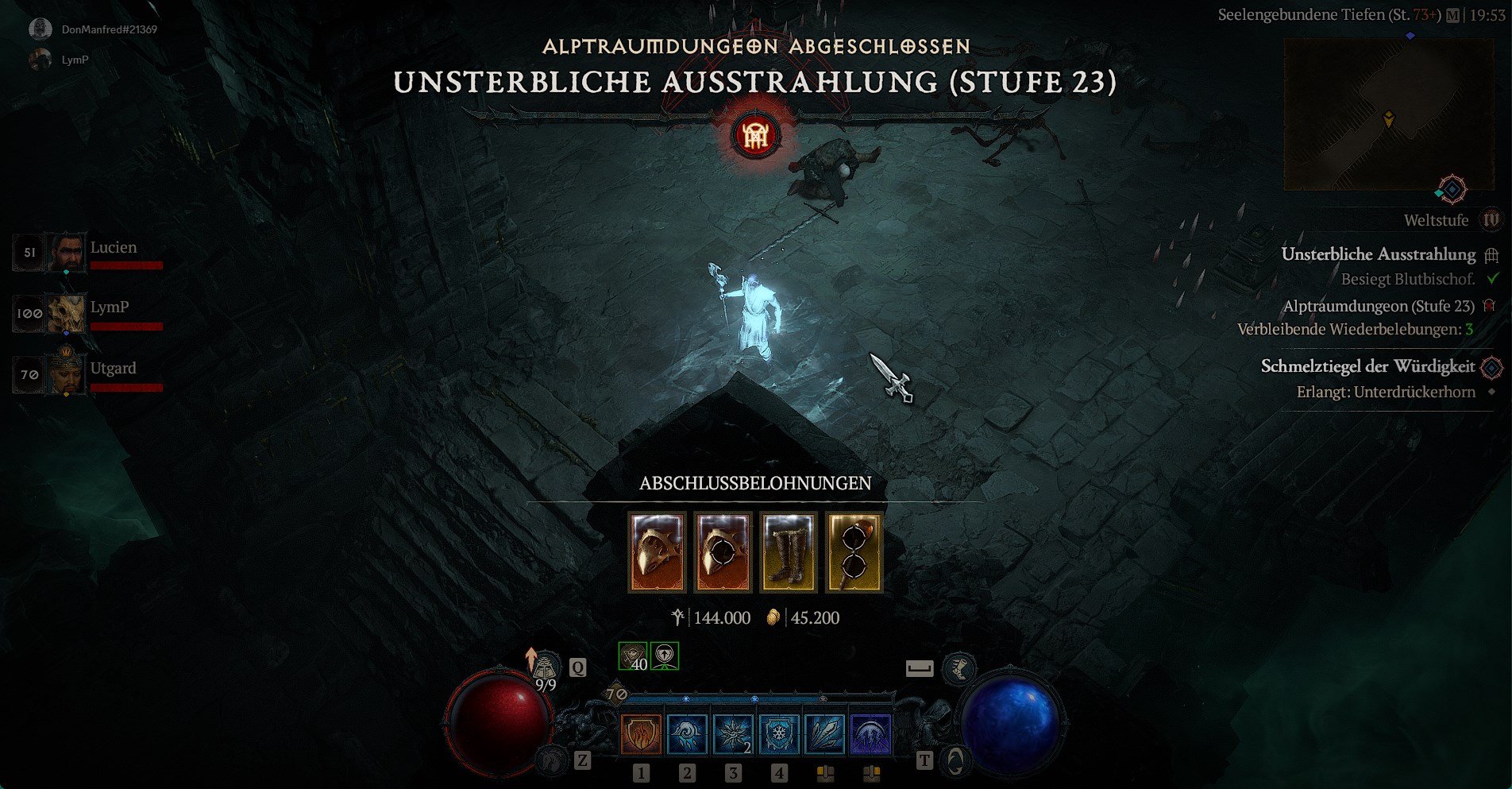The height and width of the screenshot is (789, 1512).
Task: Select the Unsterbliche Ausstrahlung objective tracker entry
Action: (1378, 254)
